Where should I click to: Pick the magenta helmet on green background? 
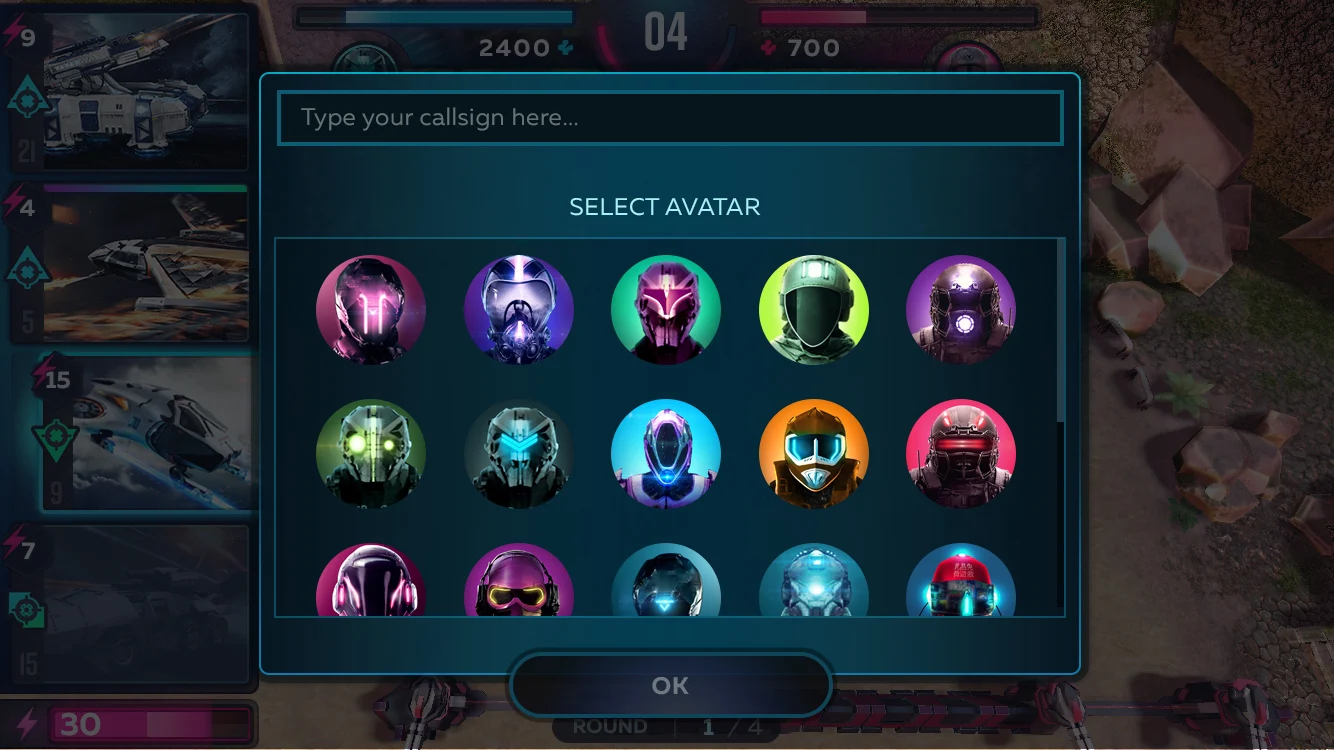[x=666, y=310]
